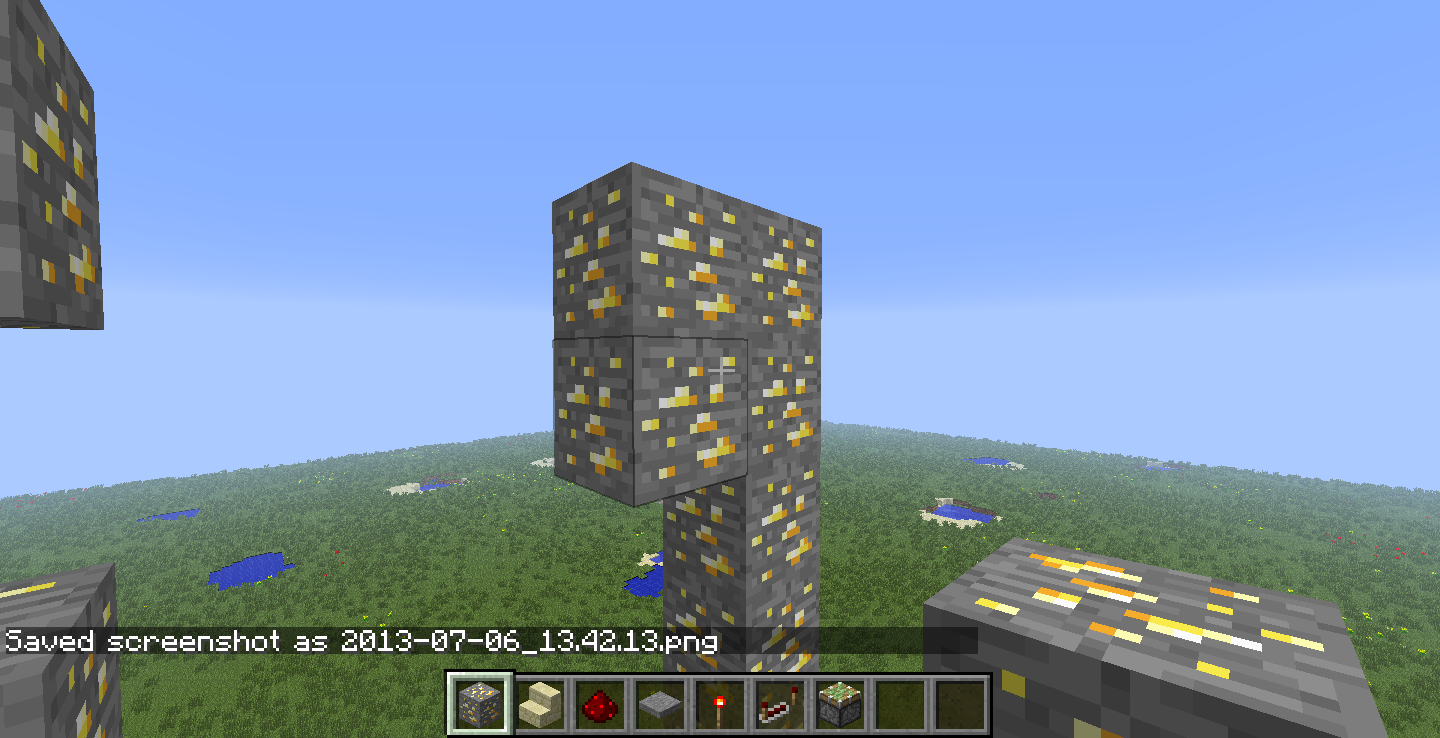Select the redstone torch in the hotbar
Image resolution: width=1440 pixels, height=738 pixels.
719,703
